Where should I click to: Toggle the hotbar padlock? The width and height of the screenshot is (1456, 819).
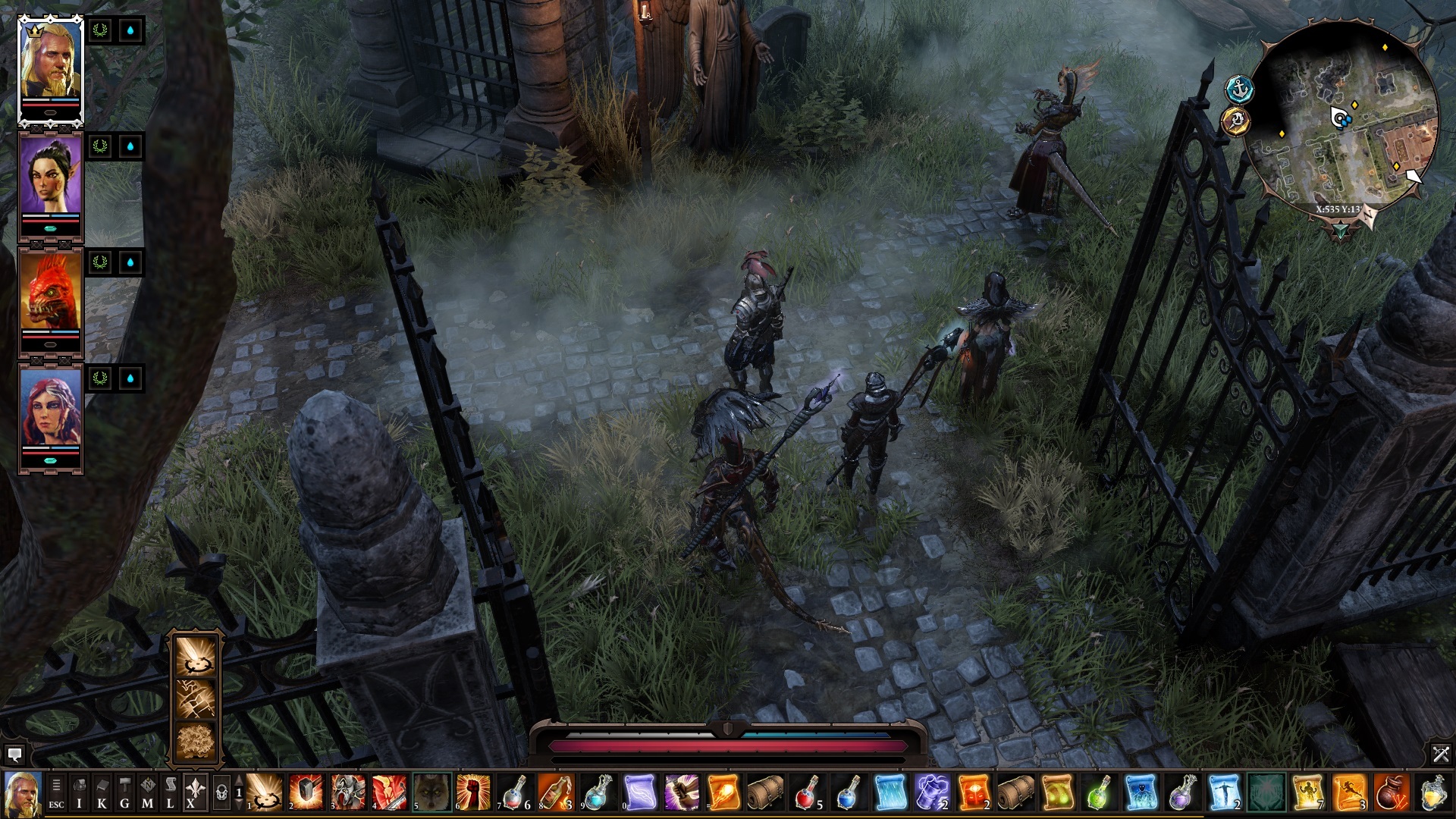221,793
